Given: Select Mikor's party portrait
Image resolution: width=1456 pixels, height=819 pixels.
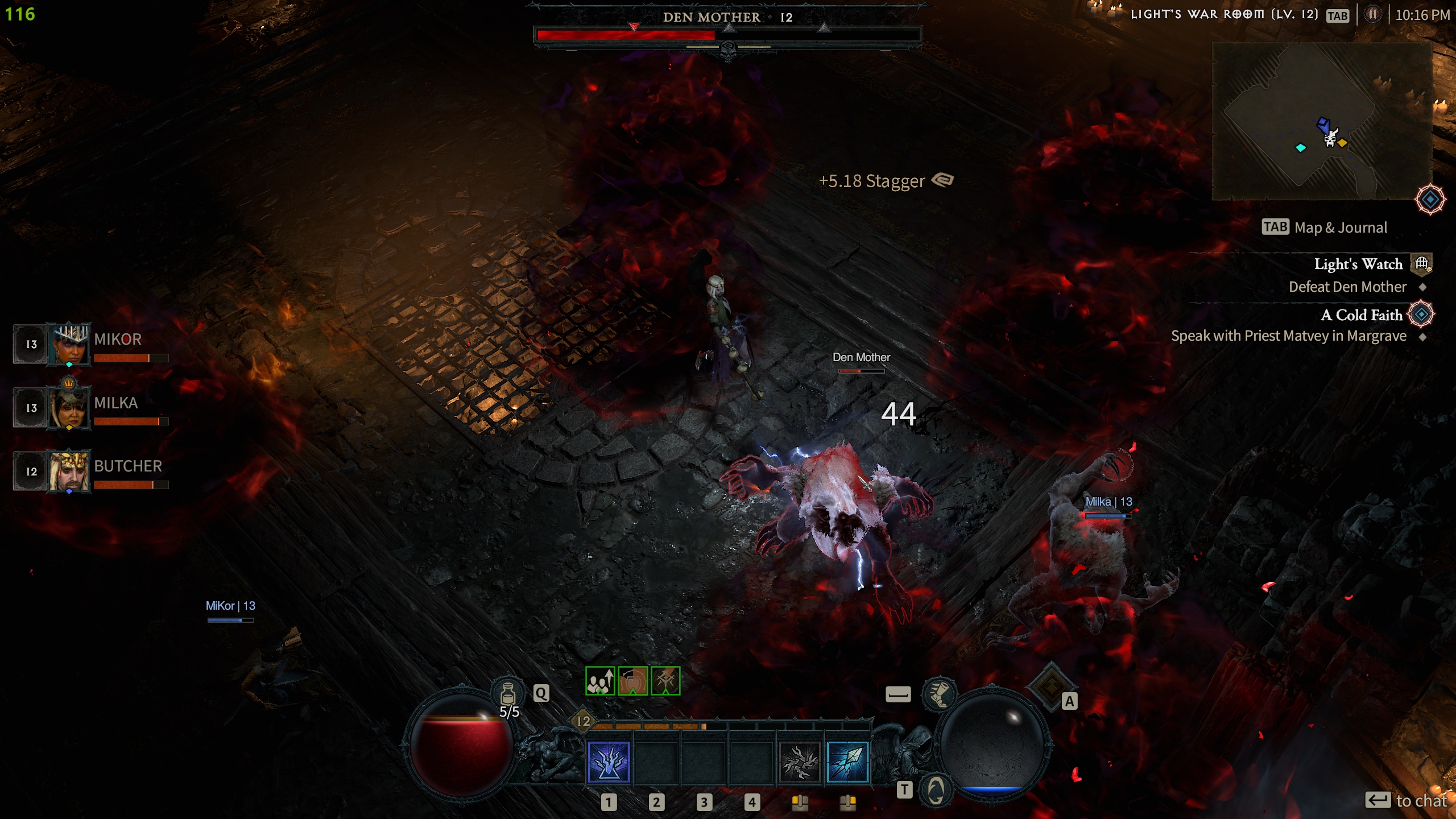Looking at the screenshot, I should (x=69, y=344).
